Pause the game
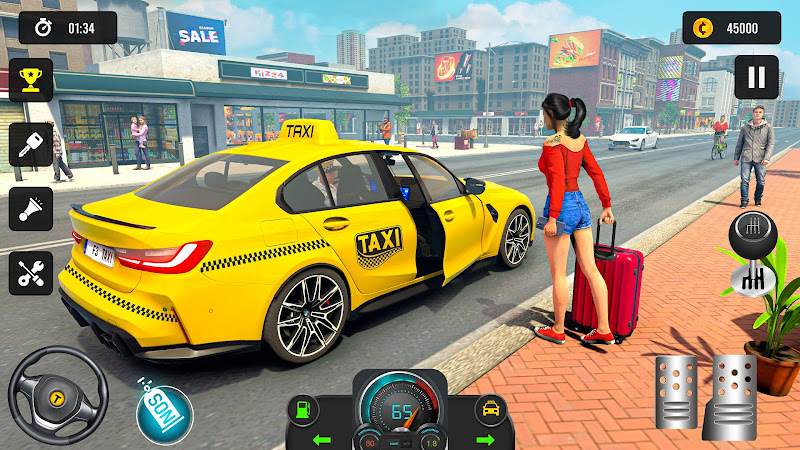 point(756,77)
